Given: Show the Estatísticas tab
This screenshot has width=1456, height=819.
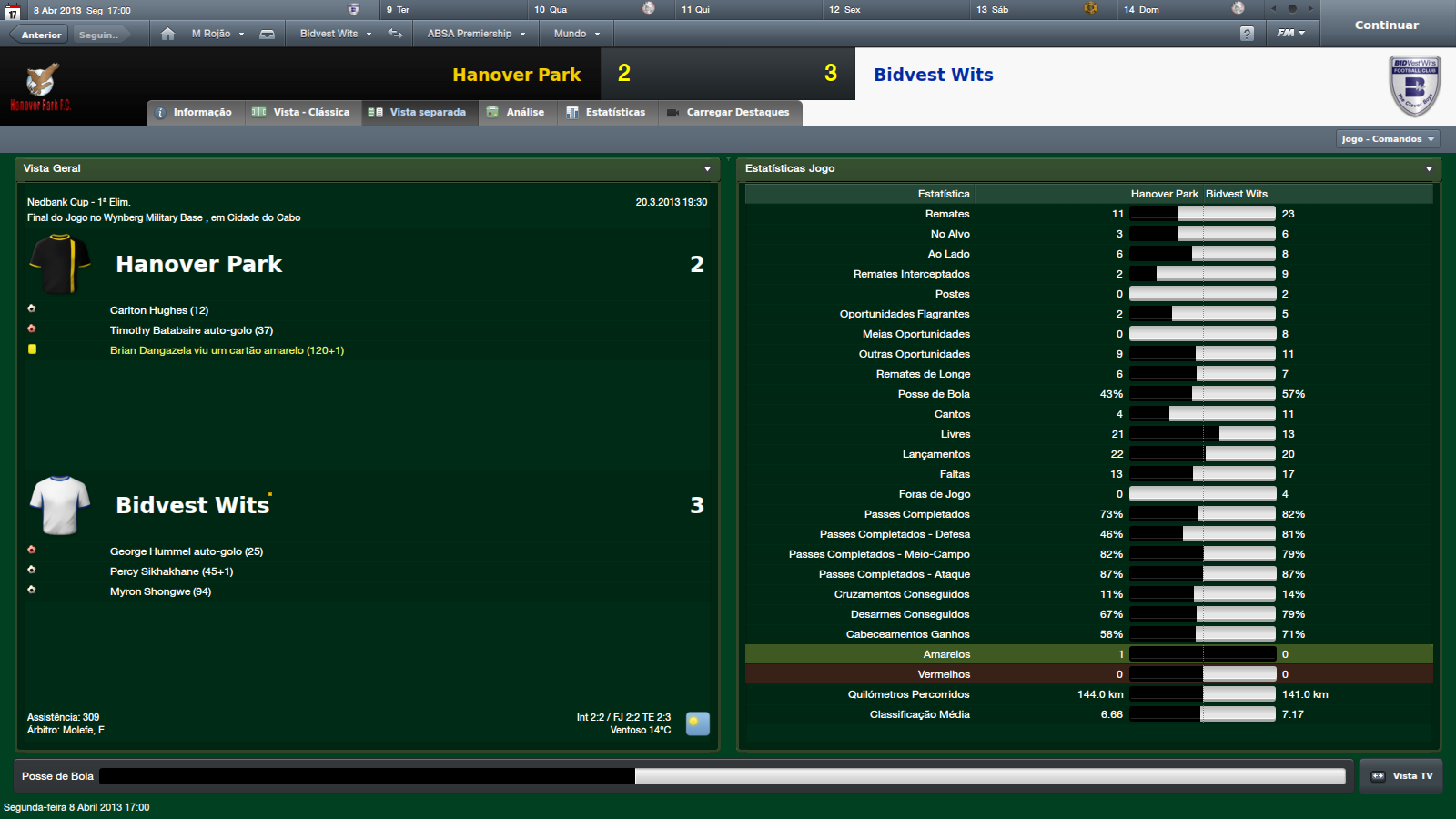Looking at the screenshot, I should point(606,113).
